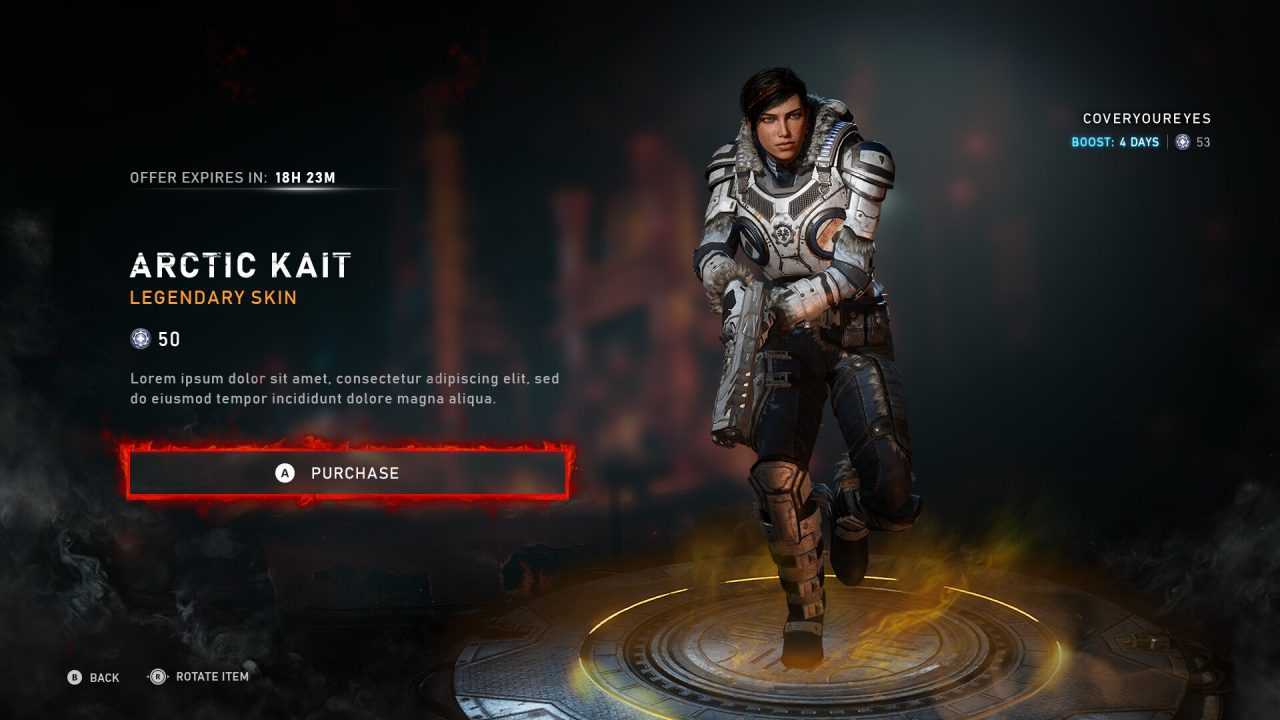
Task: Click the Purchase button
Action: click(347, 473)
